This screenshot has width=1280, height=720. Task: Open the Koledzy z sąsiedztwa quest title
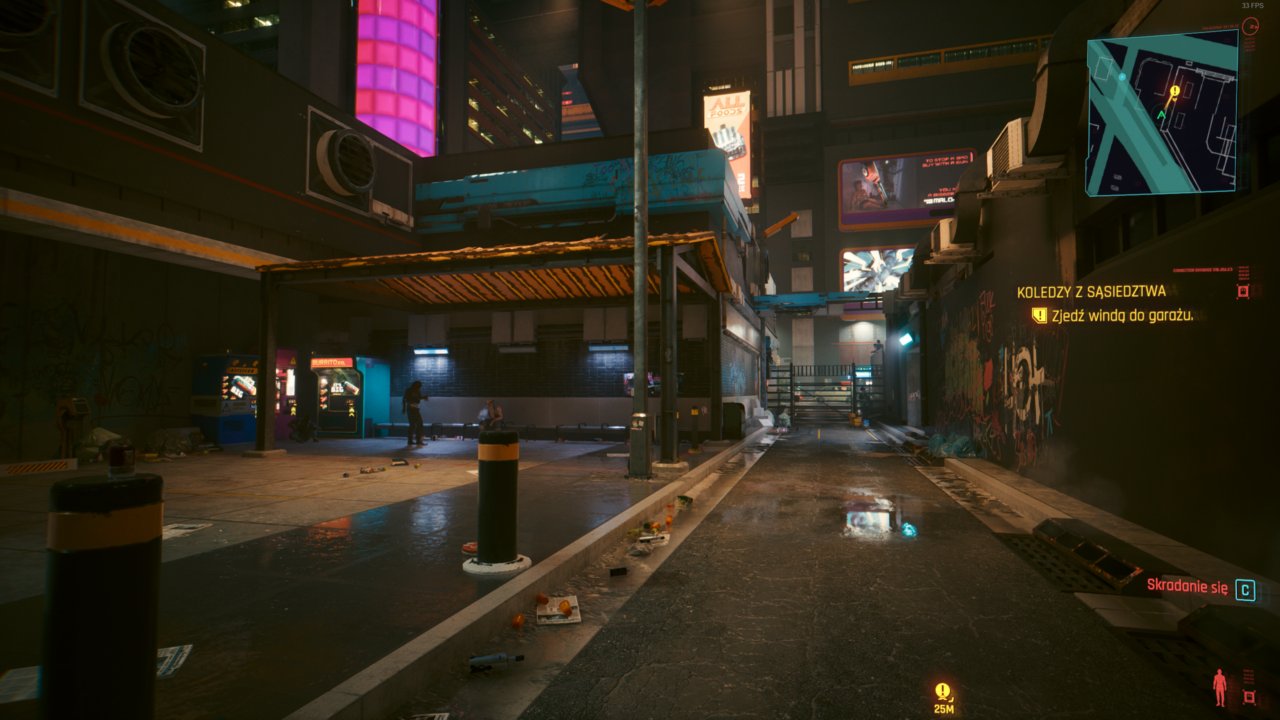coord(1091,292)
